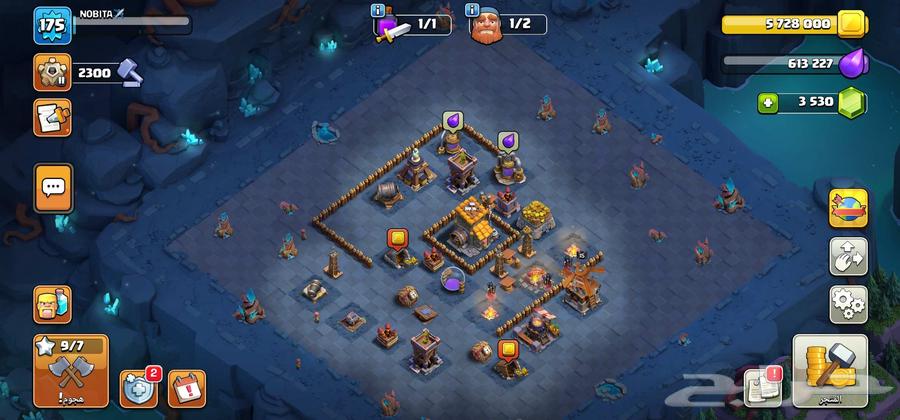900x420 pixels.
Task: Open the barbarian and potion icon
Action: 53,303
